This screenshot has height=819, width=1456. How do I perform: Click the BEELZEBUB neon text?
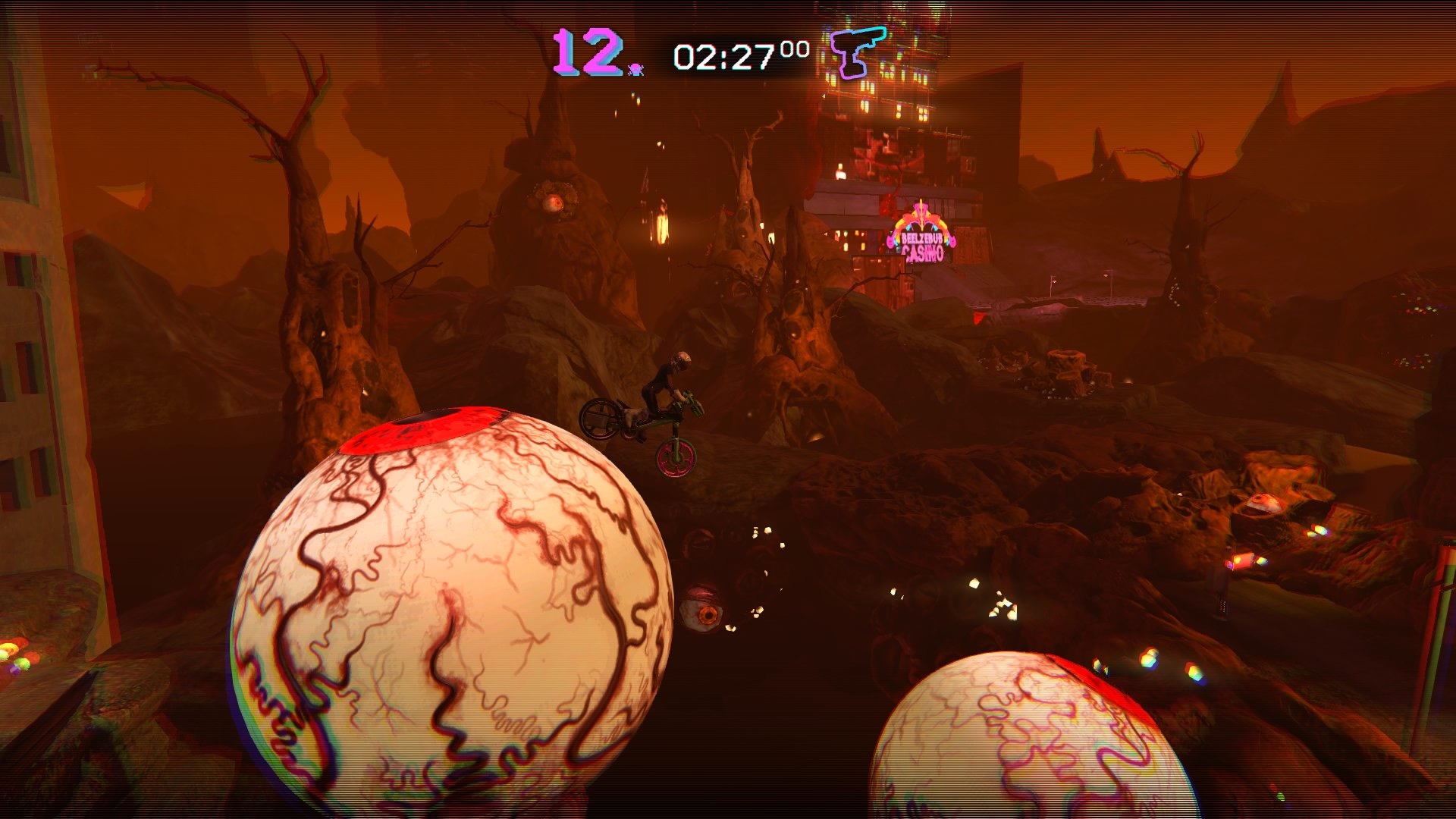923,237
